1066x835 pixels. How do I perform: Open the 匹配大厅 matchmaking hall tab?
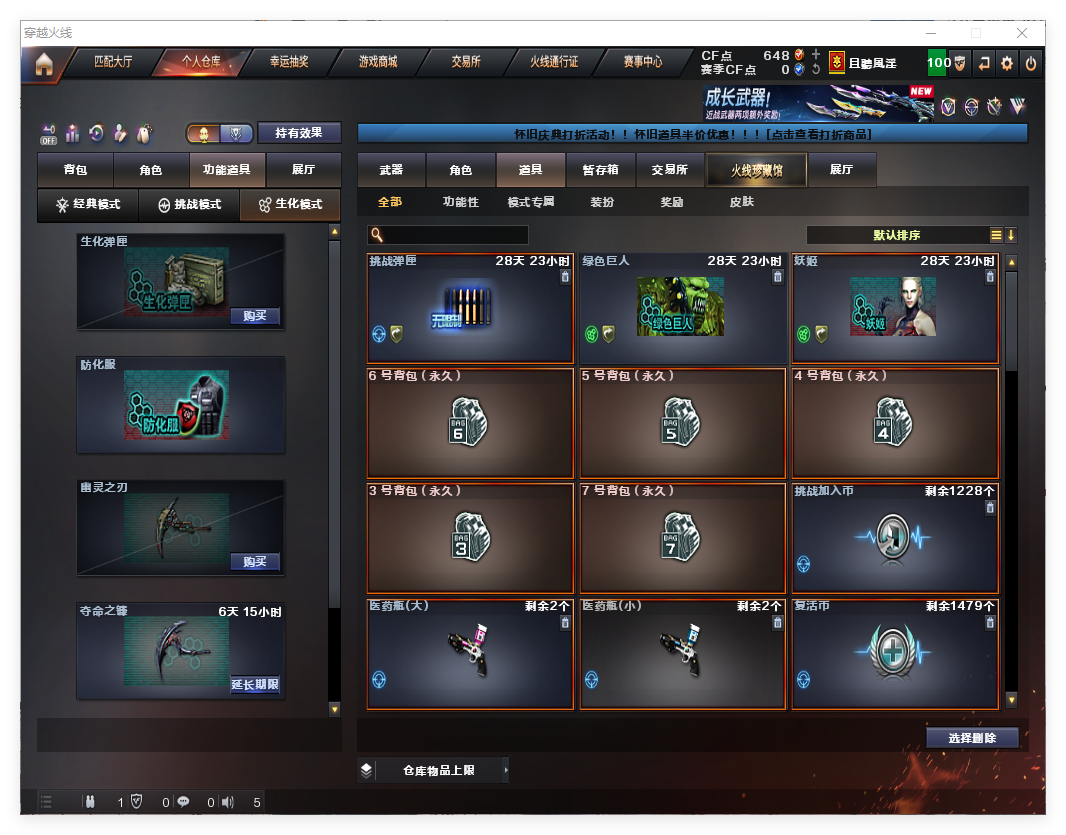113,62
